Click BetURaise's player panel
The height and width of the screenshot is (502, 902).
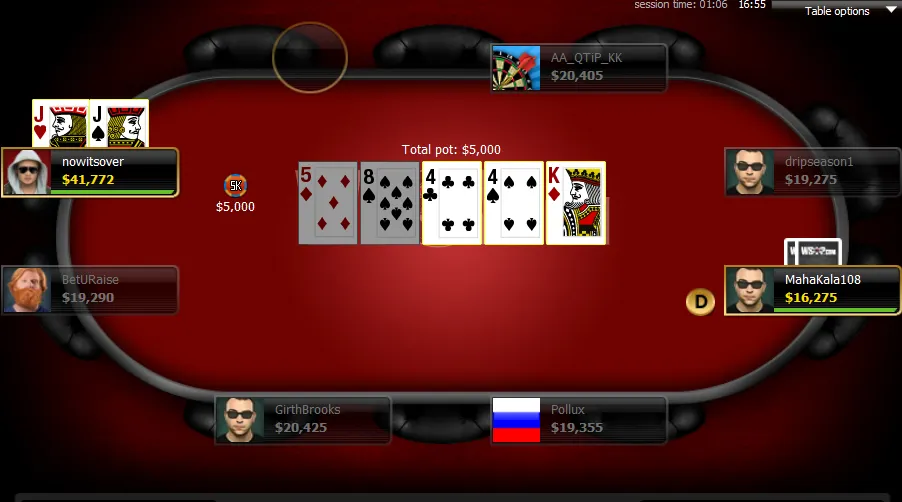[91, 290]
